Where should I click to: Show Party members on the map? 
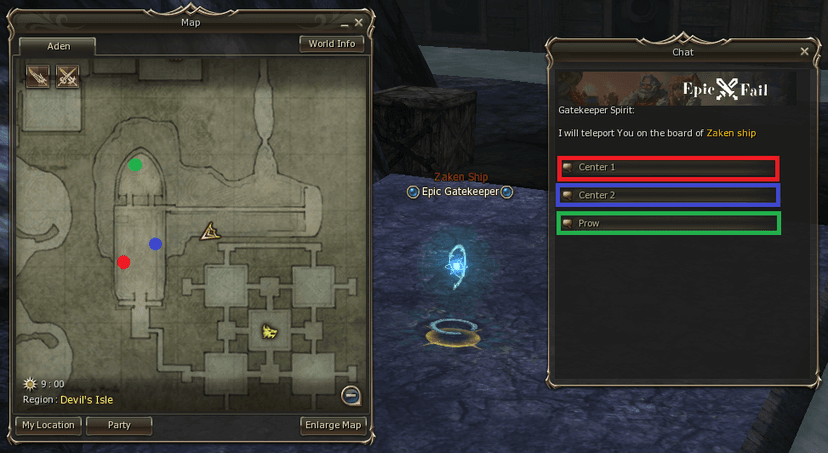point(119,425)
